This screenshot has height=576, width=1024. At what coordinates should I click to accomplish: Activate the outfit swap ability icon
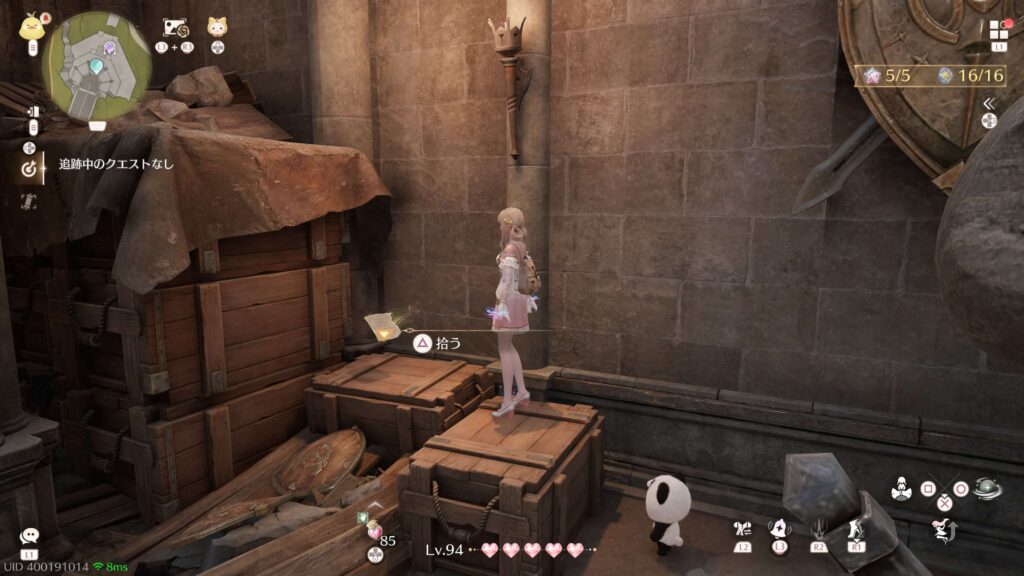tap(742, 529)
